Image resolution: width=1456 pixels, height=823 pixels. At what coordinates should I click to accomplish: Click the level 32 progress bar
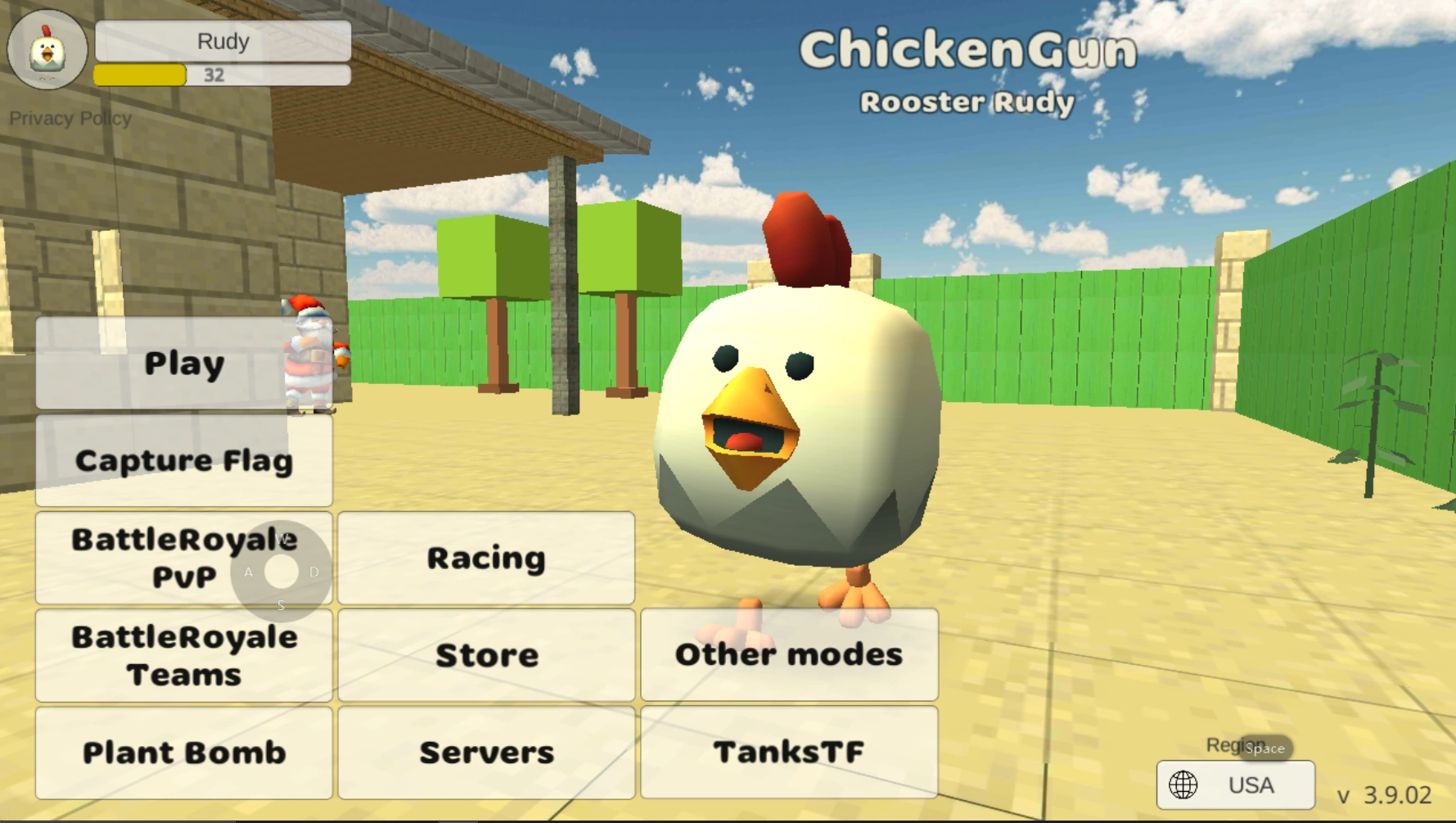click(221, 75)
